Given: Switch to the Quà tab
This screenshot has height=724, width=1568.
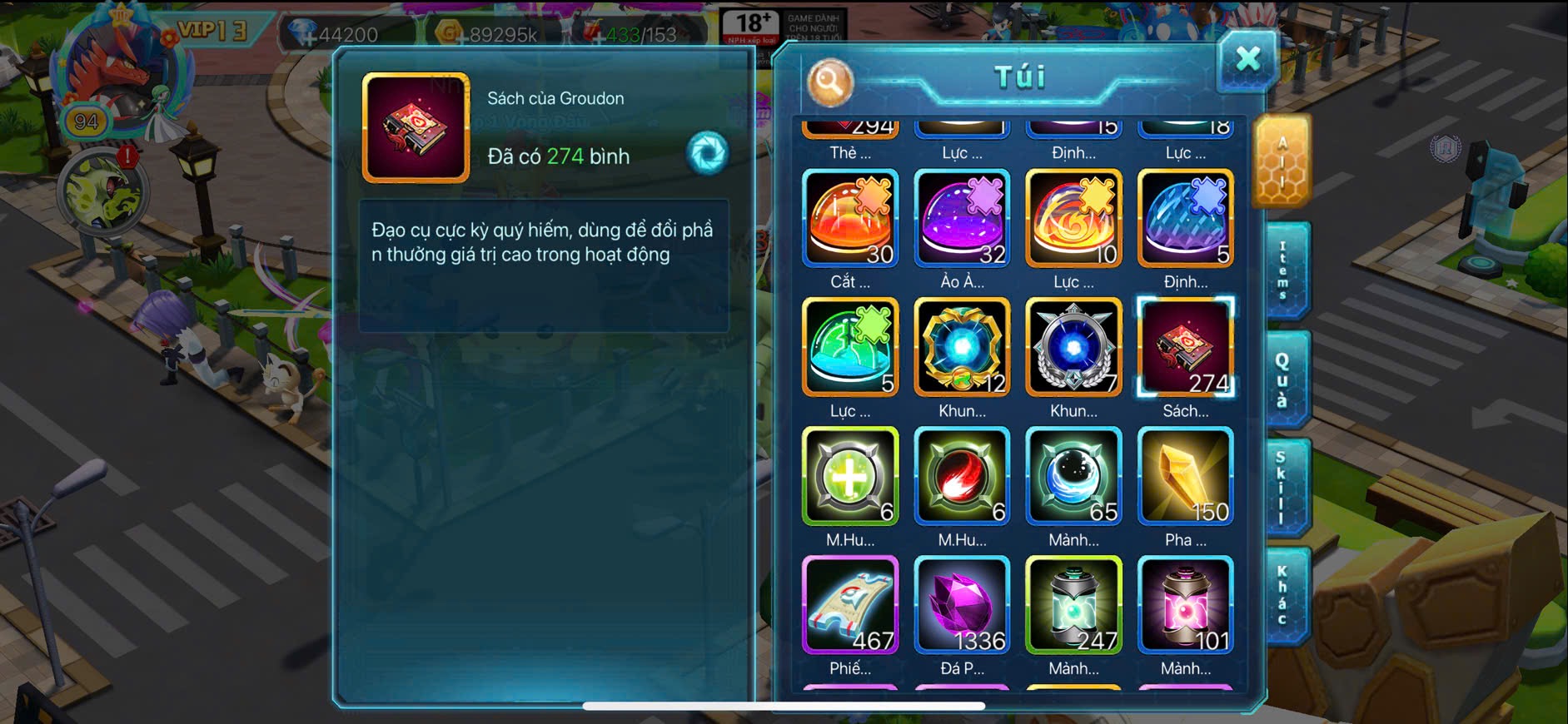Looking at the screenshot, I should tap(1283, 379).
